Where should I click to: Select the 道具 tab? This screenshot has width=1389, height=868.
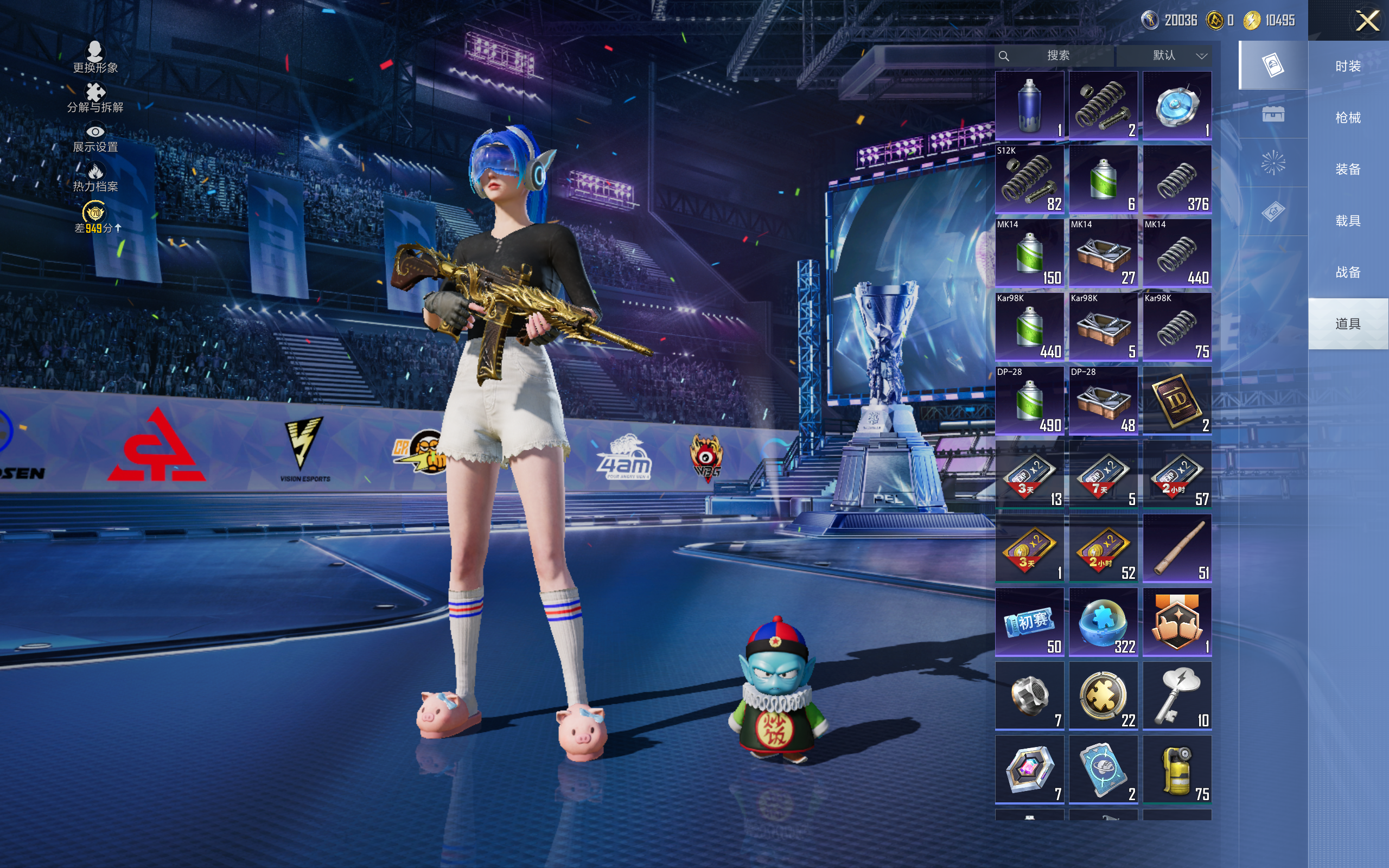(x=1347, y=324)
